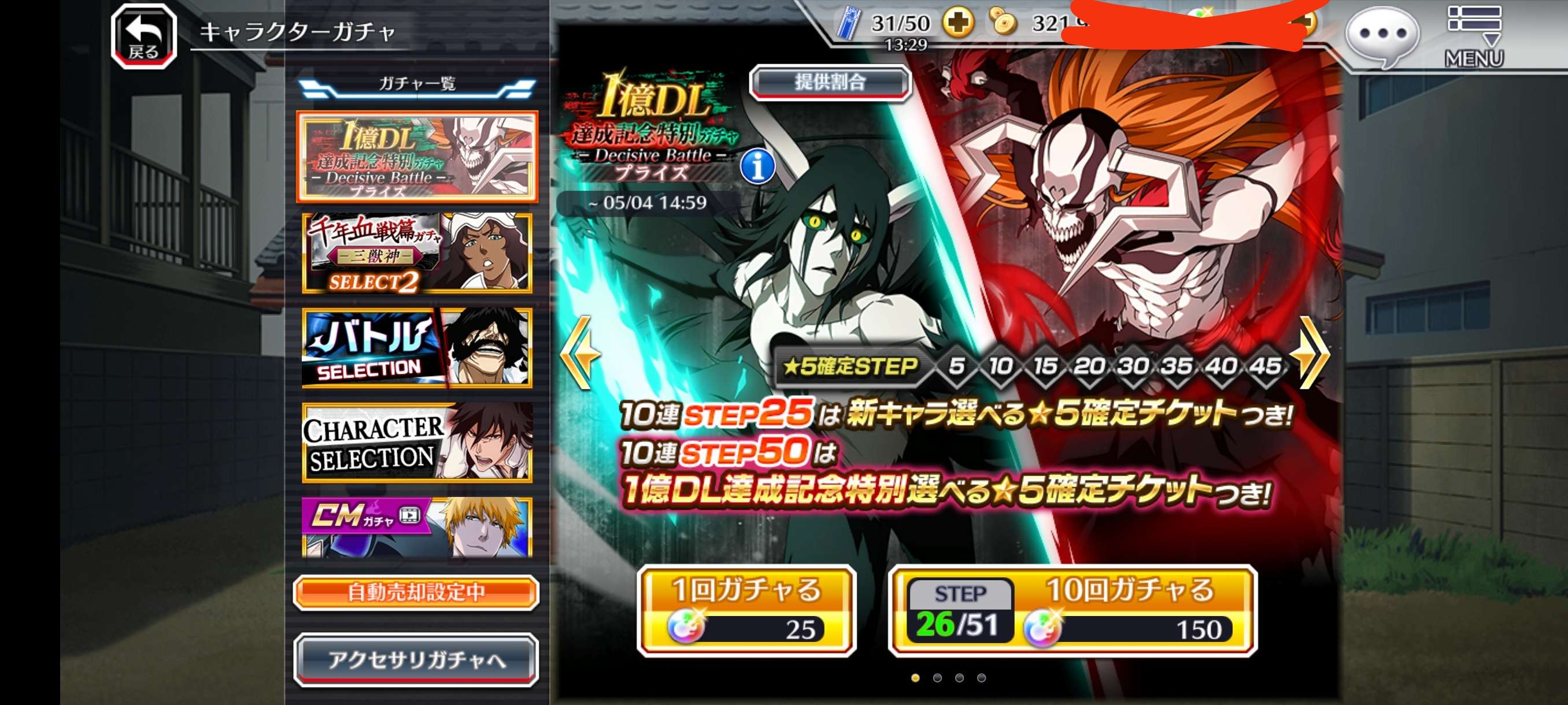1568x705 pixels.
Task: Open the バトル SELECTION gacha banner
Action: pos(417,348)
